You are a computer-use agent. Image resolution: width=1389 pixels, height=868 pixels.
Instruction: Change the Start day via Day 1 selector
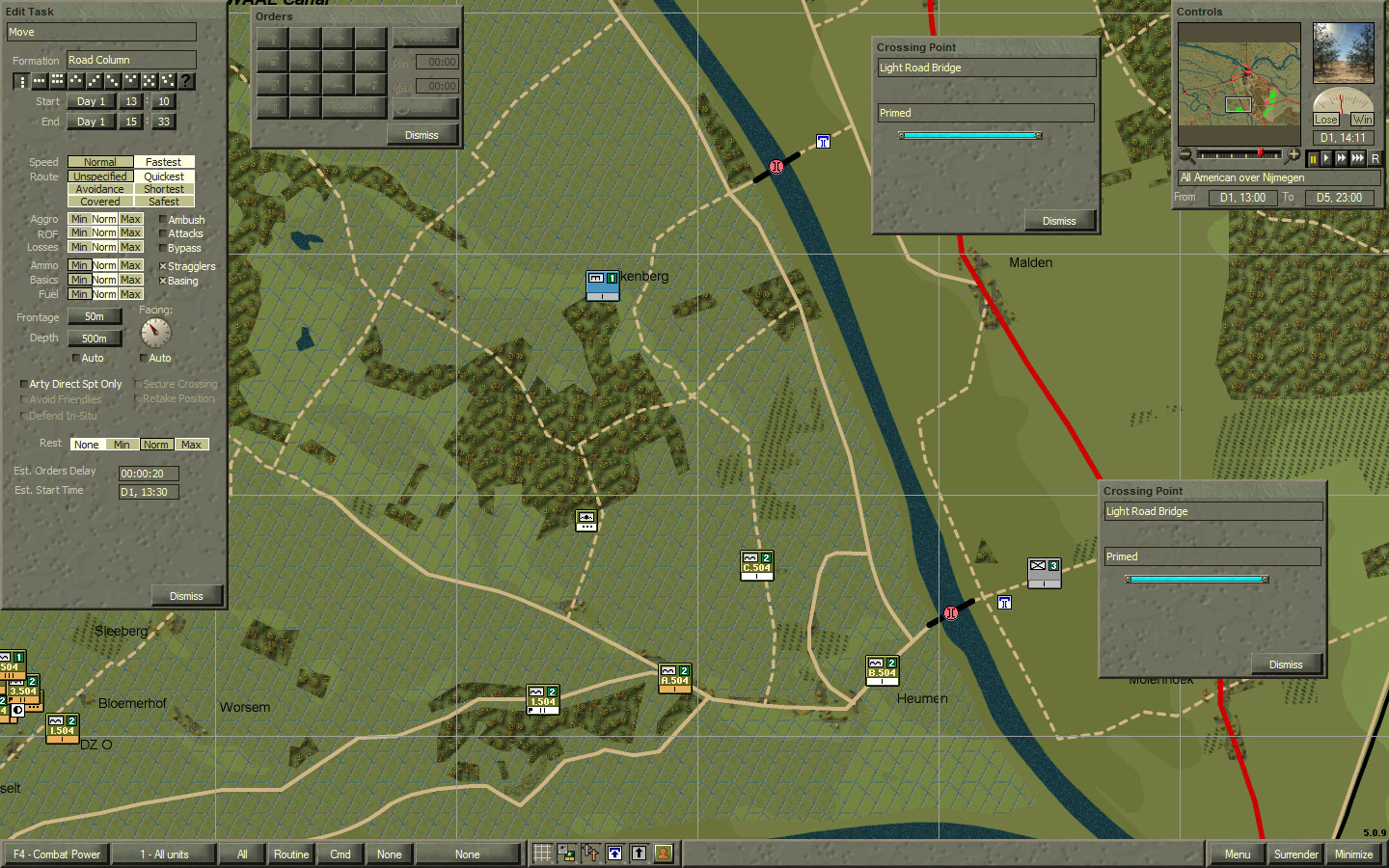click(92, 101)
